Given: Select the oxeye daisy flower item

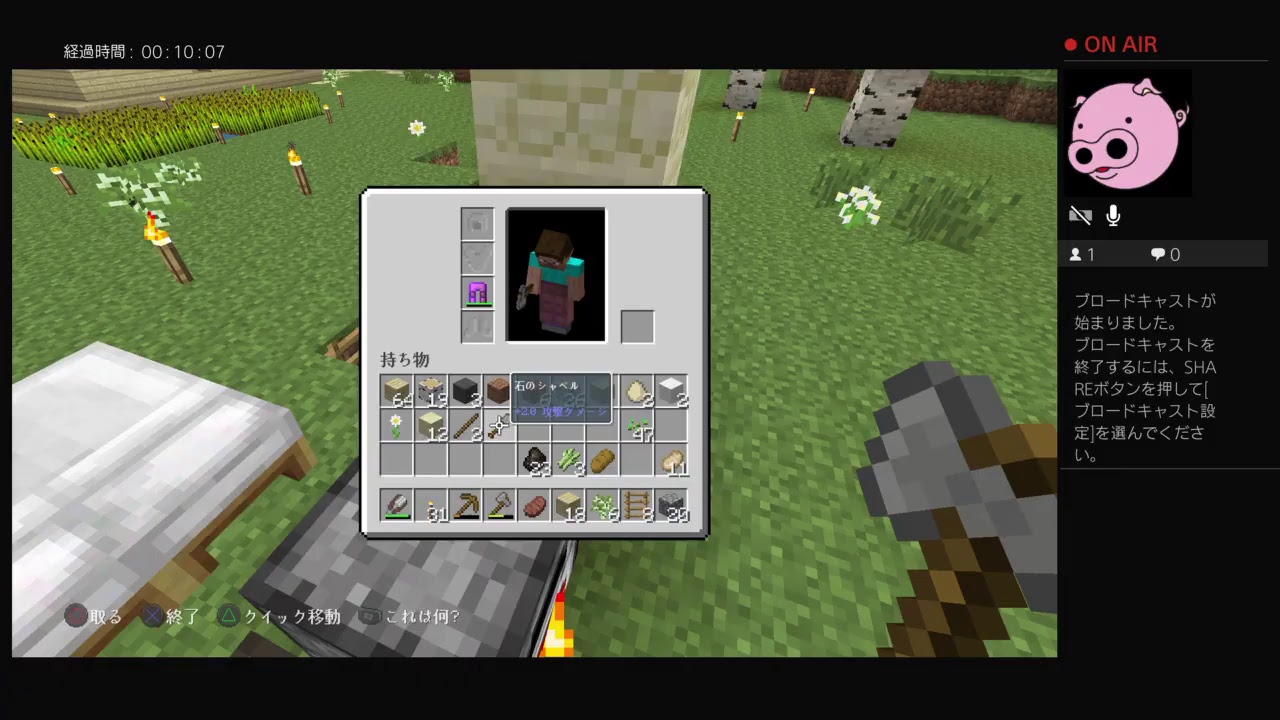Looking at the screenshot, I should pyautogui.click(x=396, y=424).
